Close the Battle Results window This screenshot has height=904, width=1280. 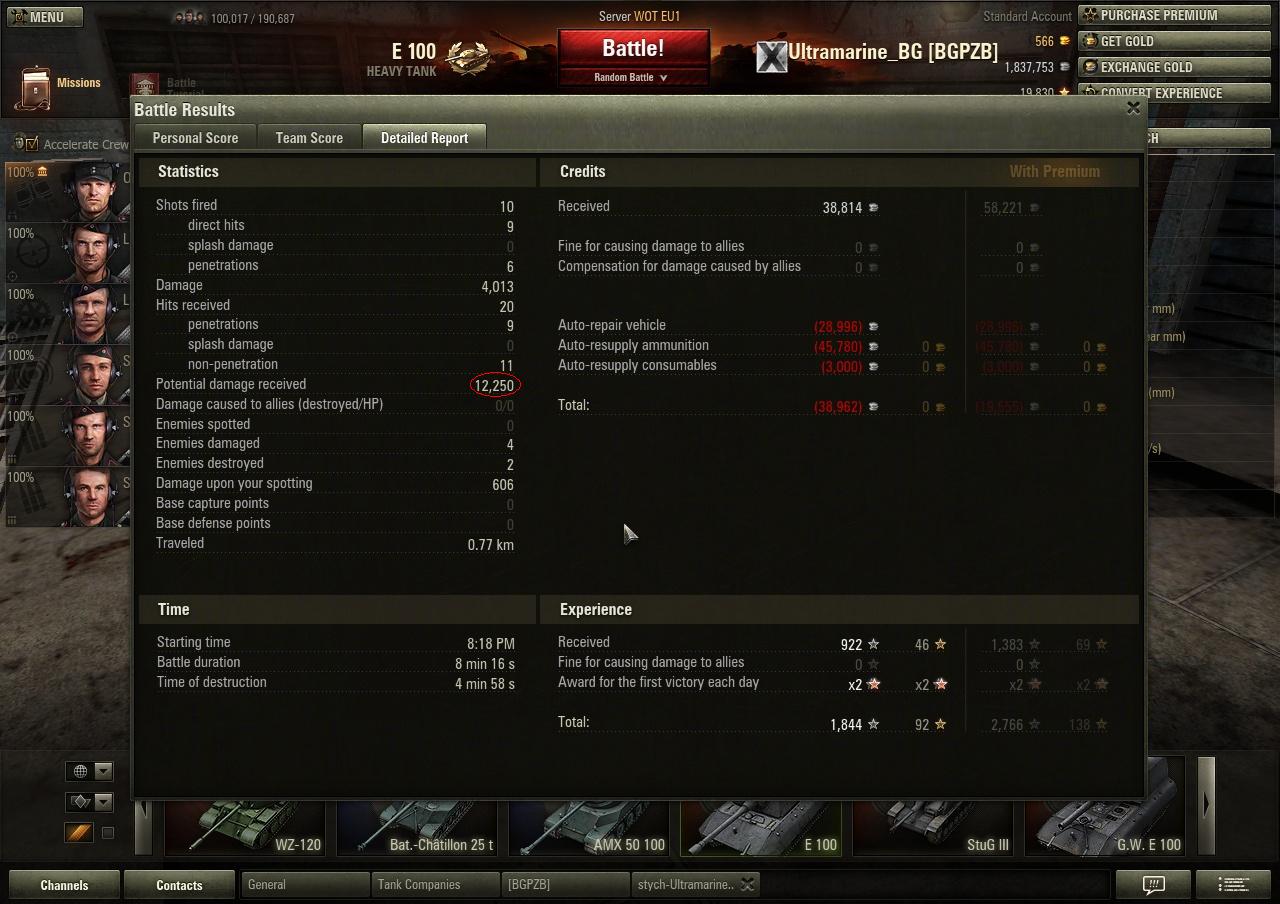pos(1133,108)
